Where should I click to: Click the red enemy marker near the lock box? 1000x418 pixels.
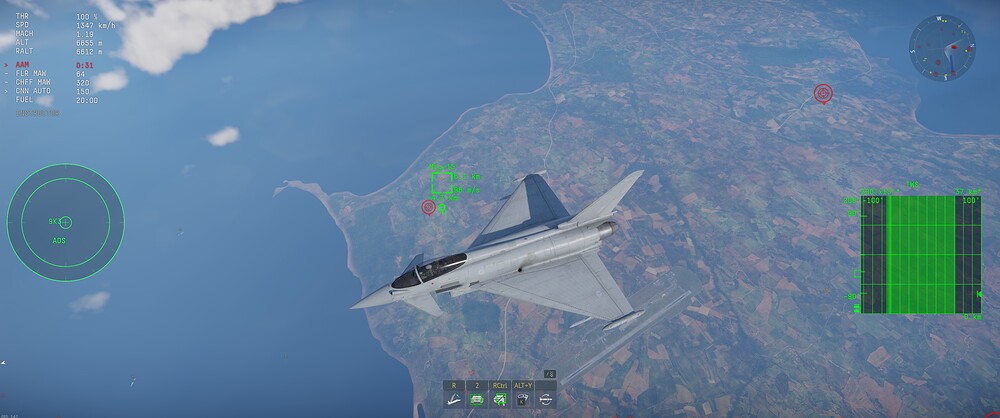pos(429,207)
